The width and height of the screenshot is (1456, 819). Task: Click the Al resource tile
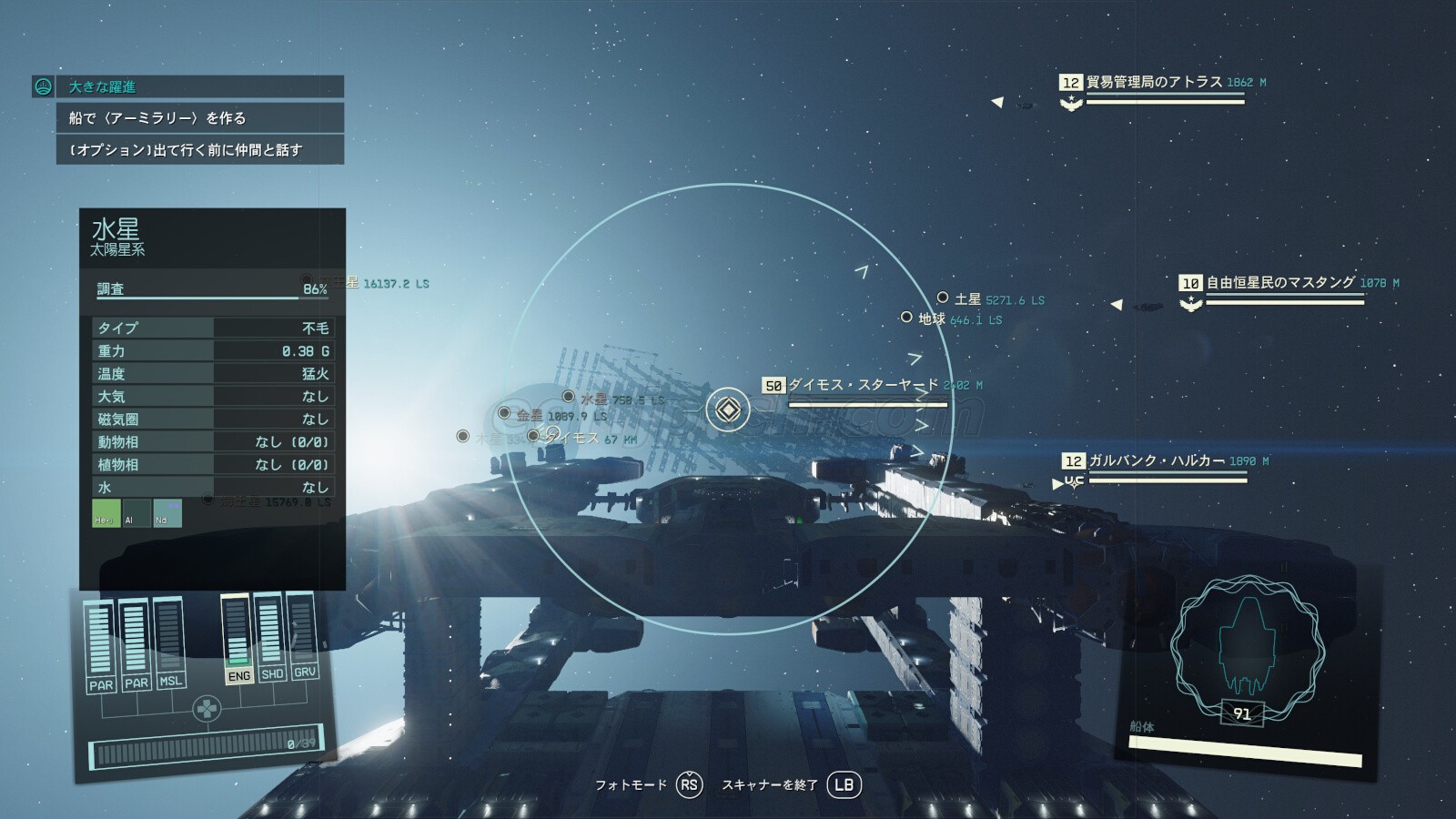(x=136, y=513)
